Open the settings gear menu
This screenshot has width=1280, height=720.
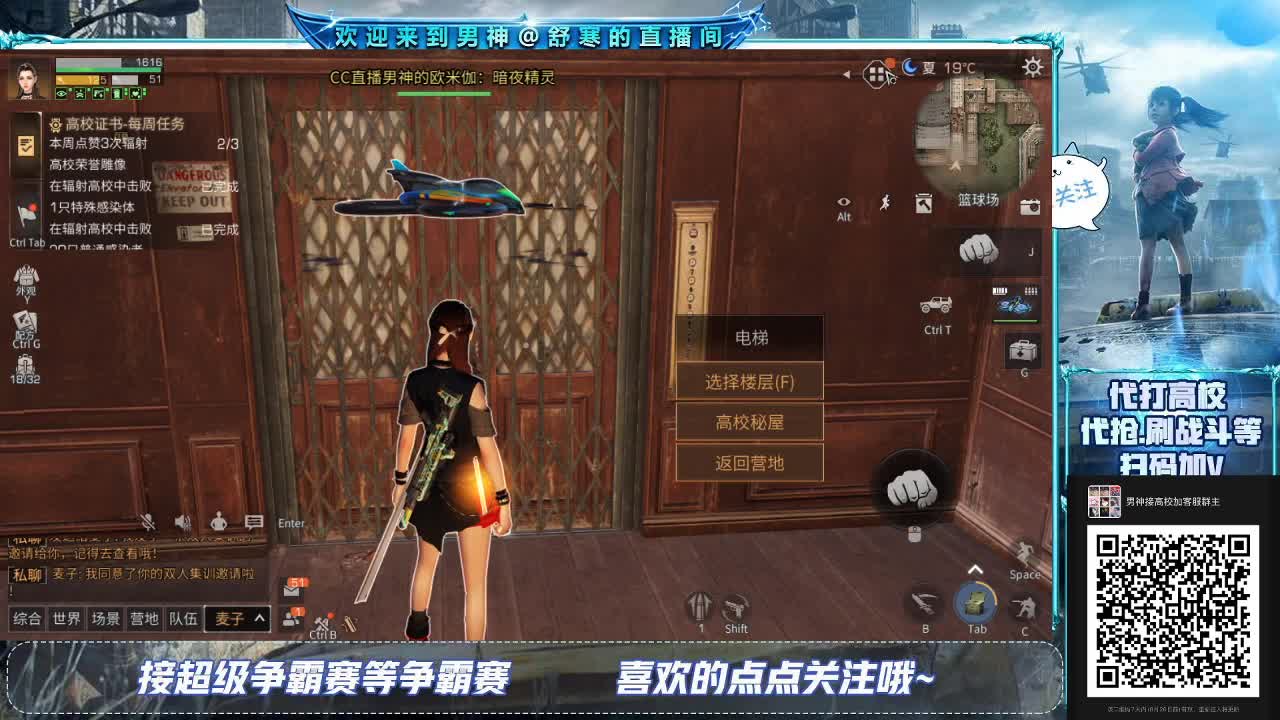(x=1033, y=68)
